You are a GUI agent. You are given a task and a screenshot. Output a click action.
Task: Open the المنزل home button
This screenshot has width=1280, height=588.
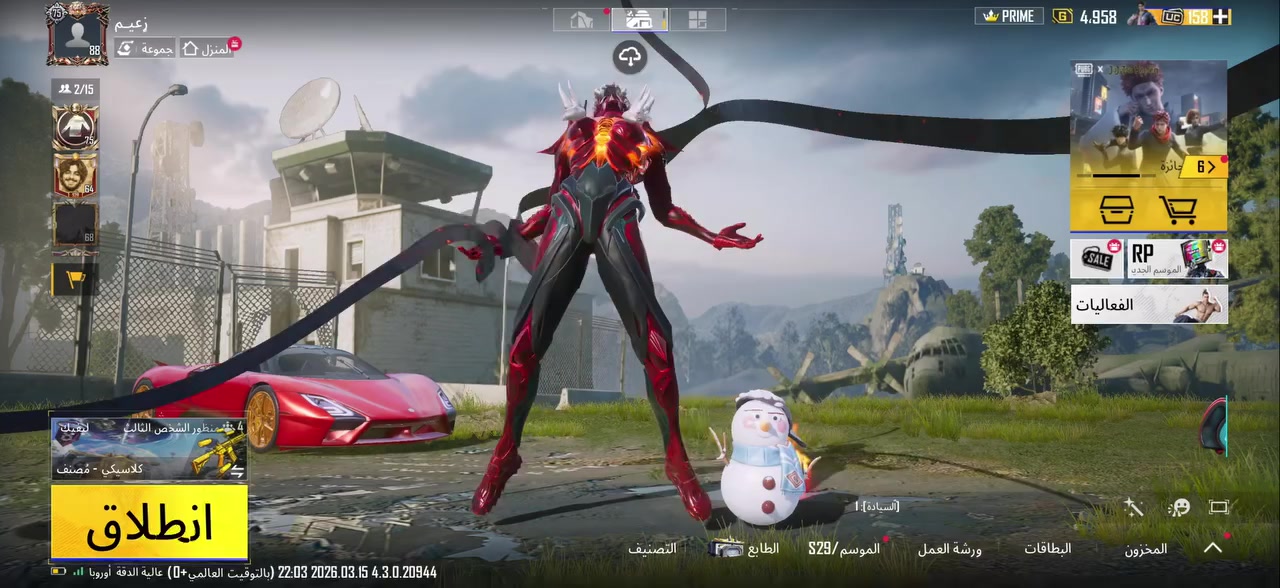[x=207, y=48]
